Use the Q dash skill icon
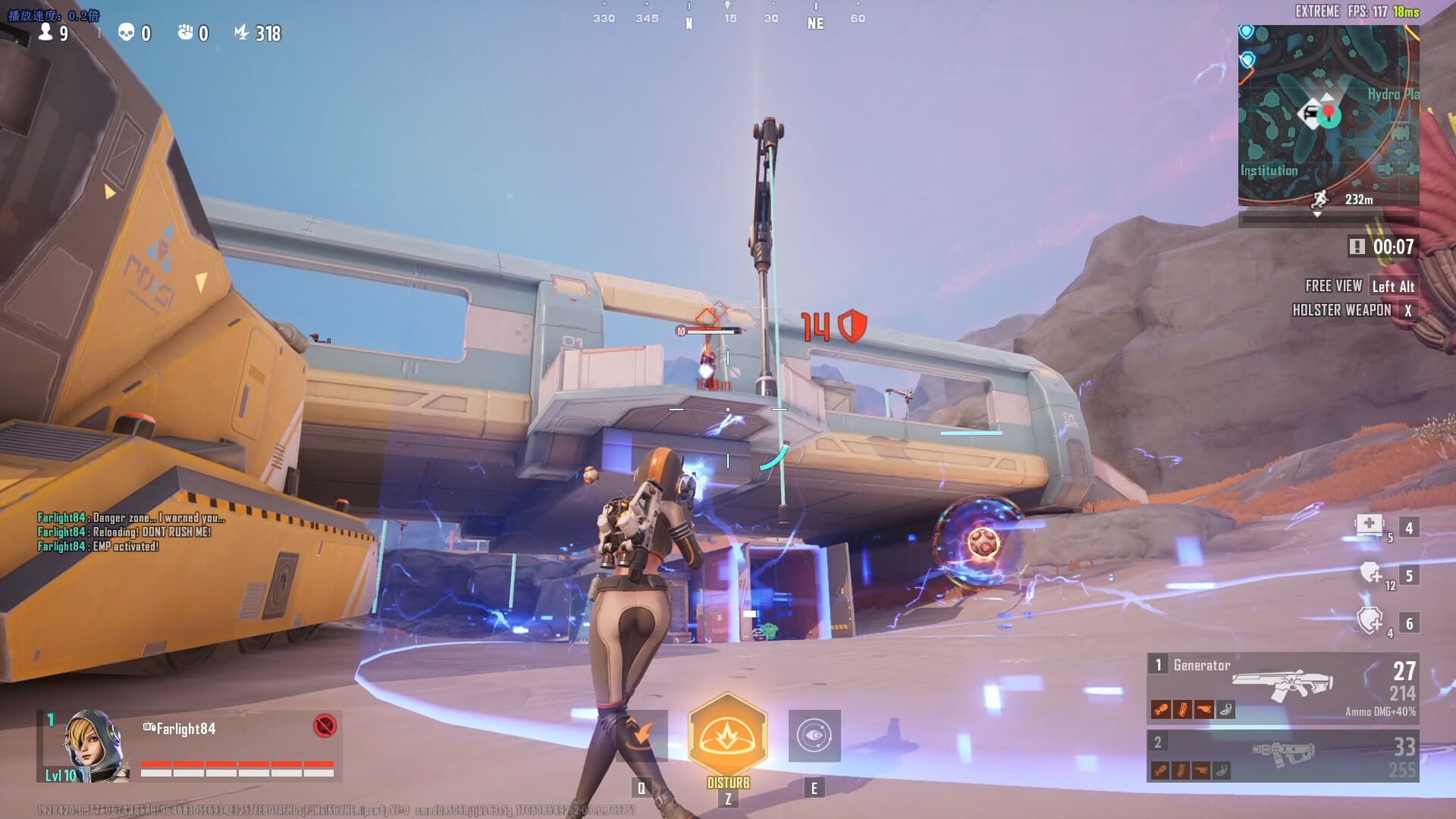 (x=642, y=736)
